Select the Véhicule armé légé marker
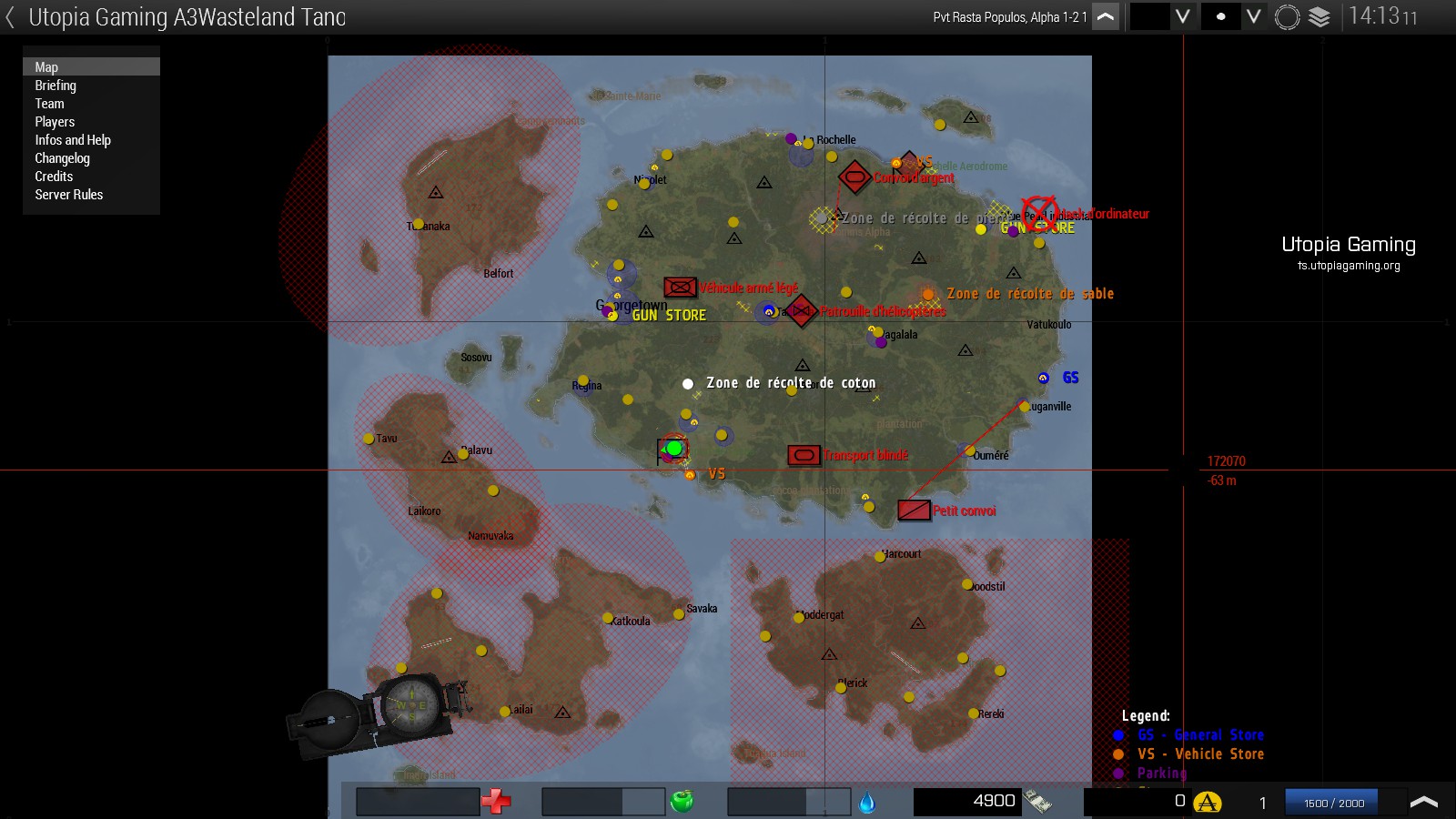Image resolution: width=1456 pixels, height=819 pixels. (x=680, y=288)
